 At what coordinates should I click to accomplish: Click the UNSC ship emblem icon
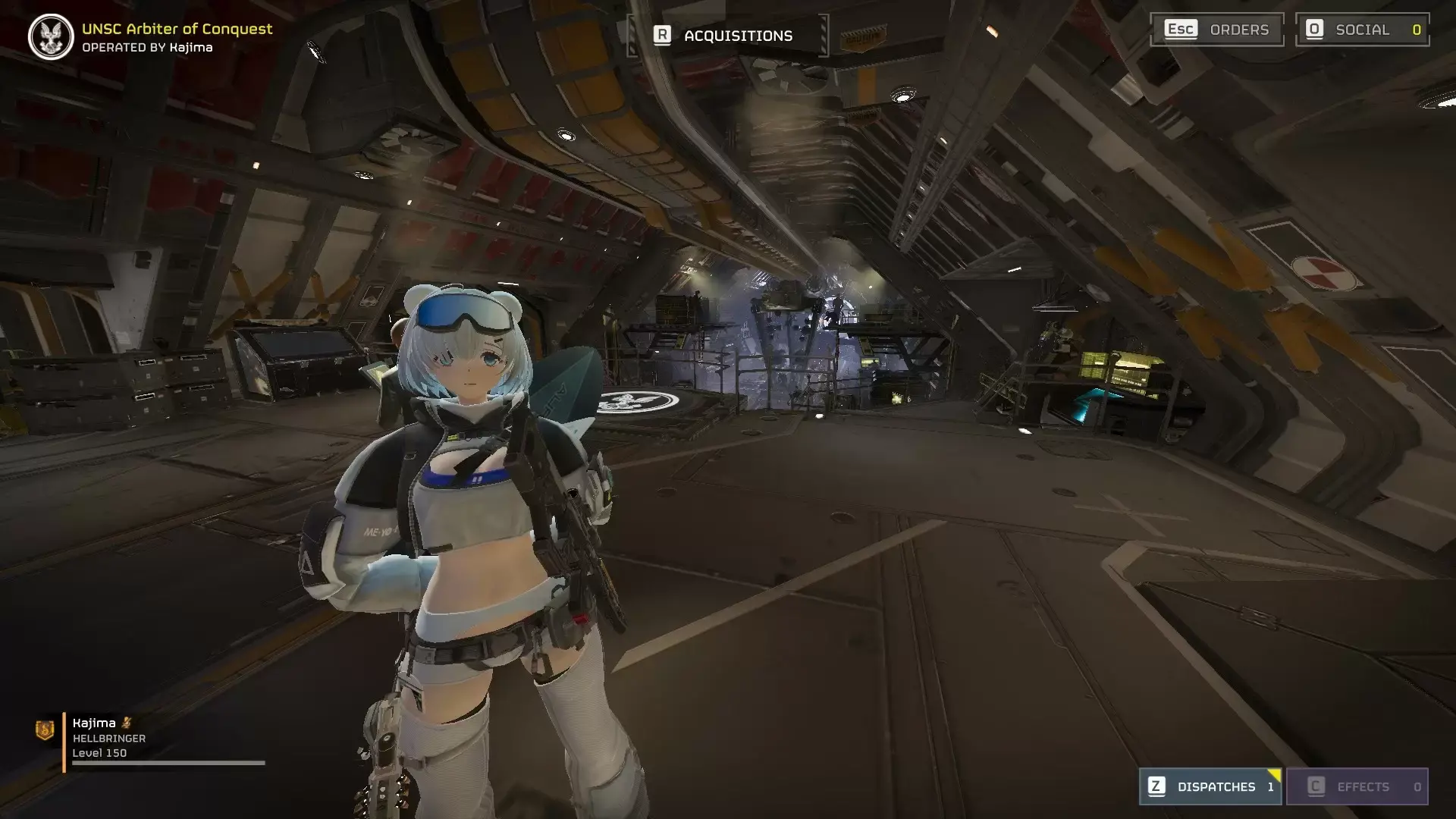(51, 37)
